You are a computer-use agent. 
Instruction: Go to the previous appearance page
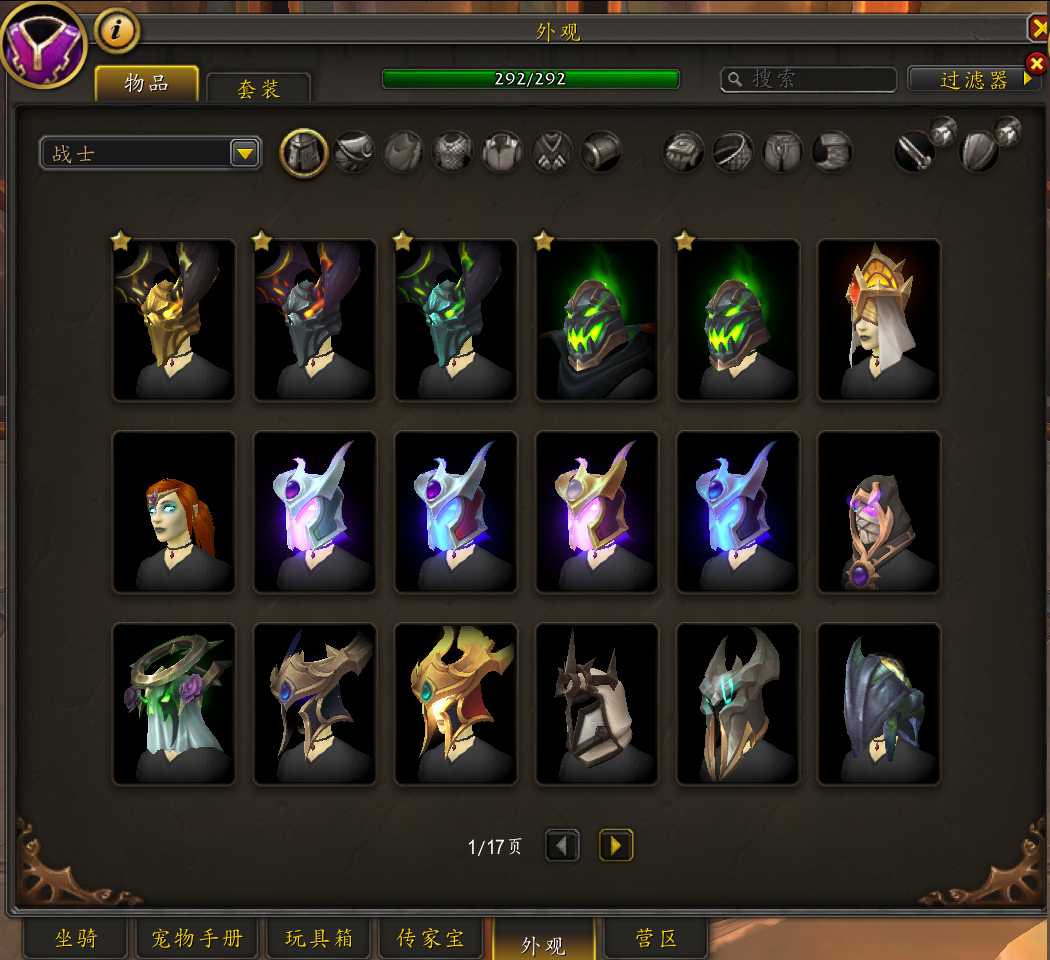pyautogui.click(x=562, y=846)
